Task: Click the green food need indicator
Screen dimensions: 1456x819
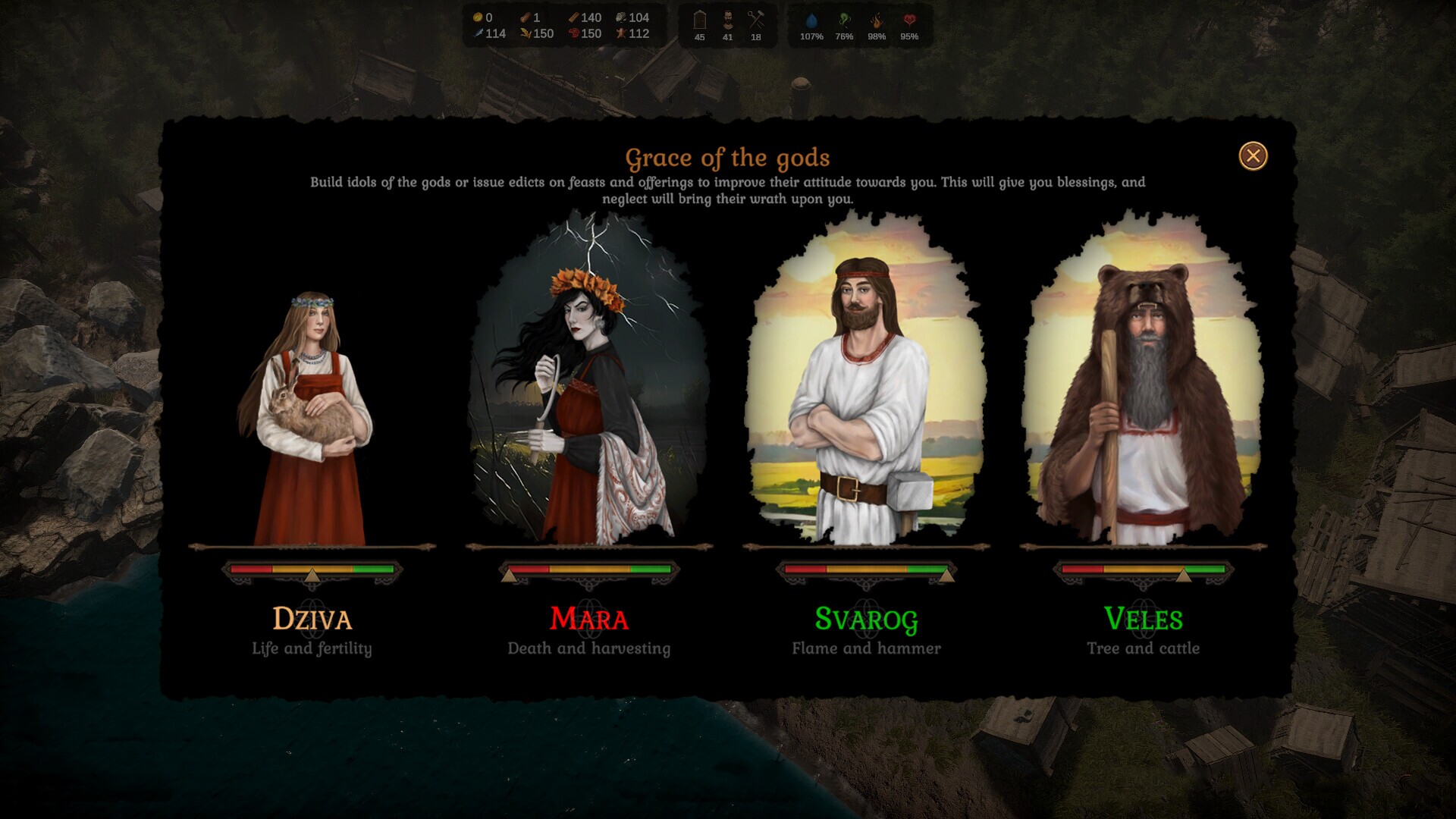Action: [844, 20]
